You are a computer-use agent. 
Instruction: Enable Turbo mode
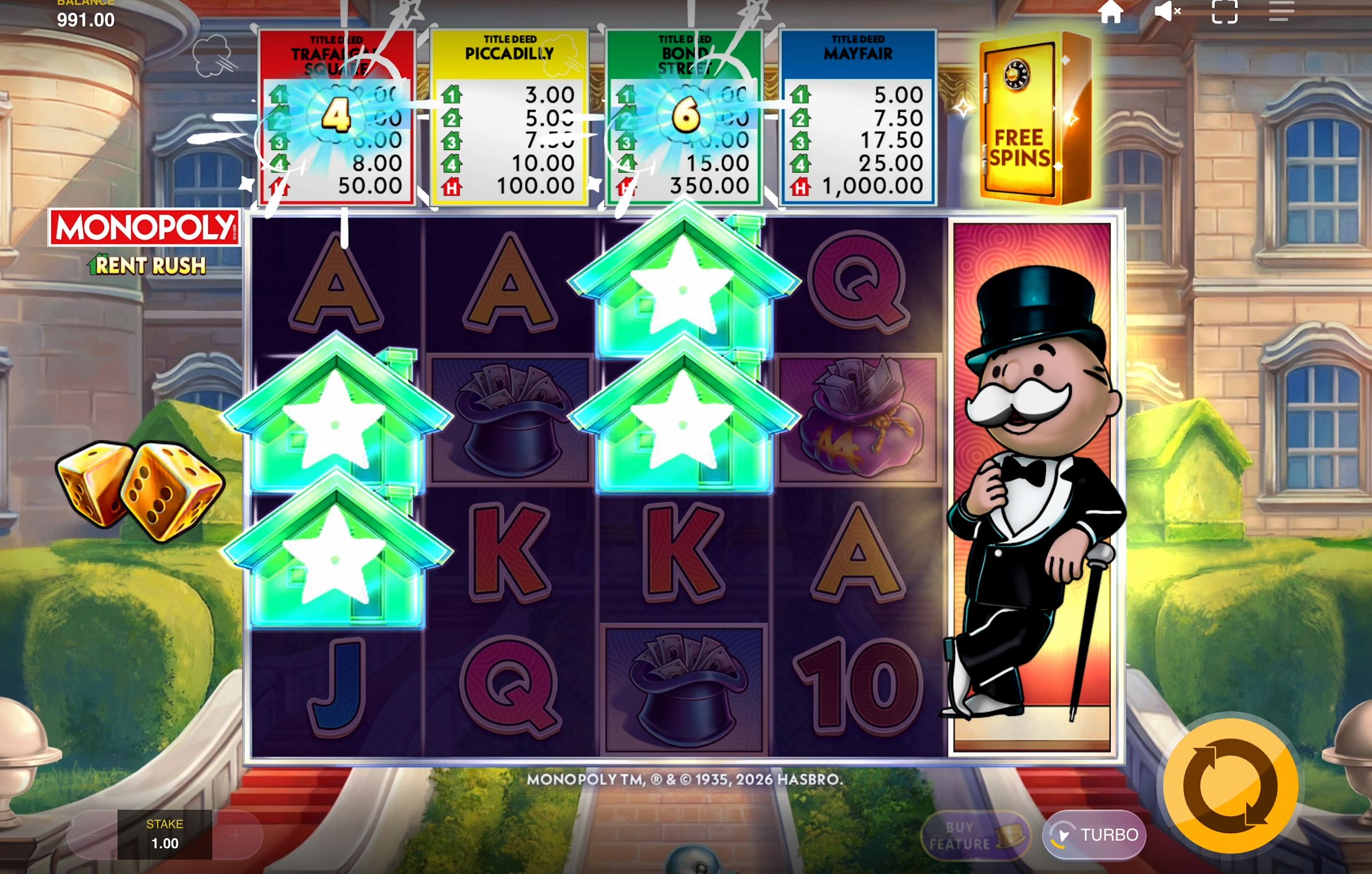(1094, 834)
